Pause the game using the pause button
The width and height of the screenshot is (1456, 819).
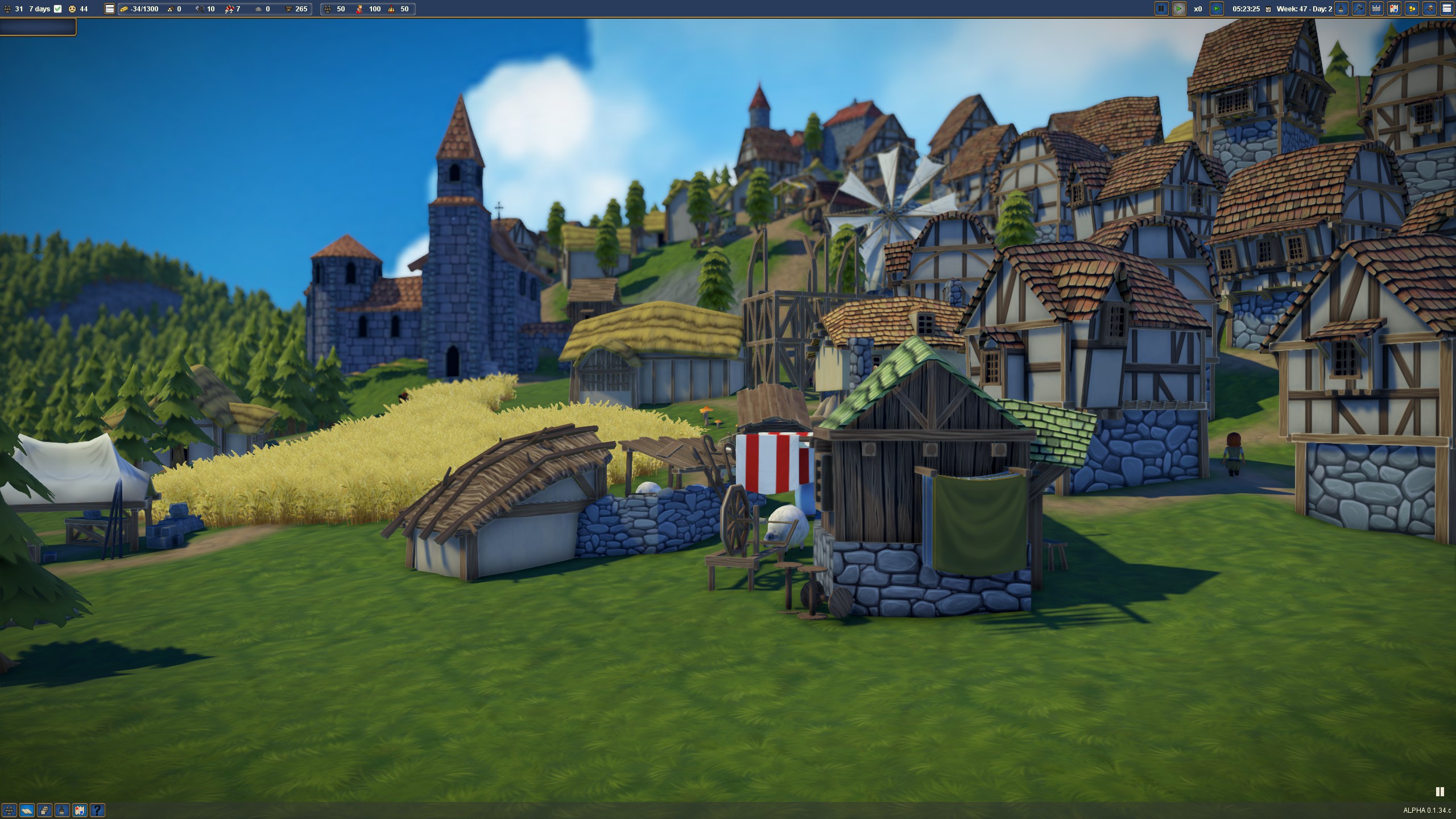click(x=1161, y=9)
